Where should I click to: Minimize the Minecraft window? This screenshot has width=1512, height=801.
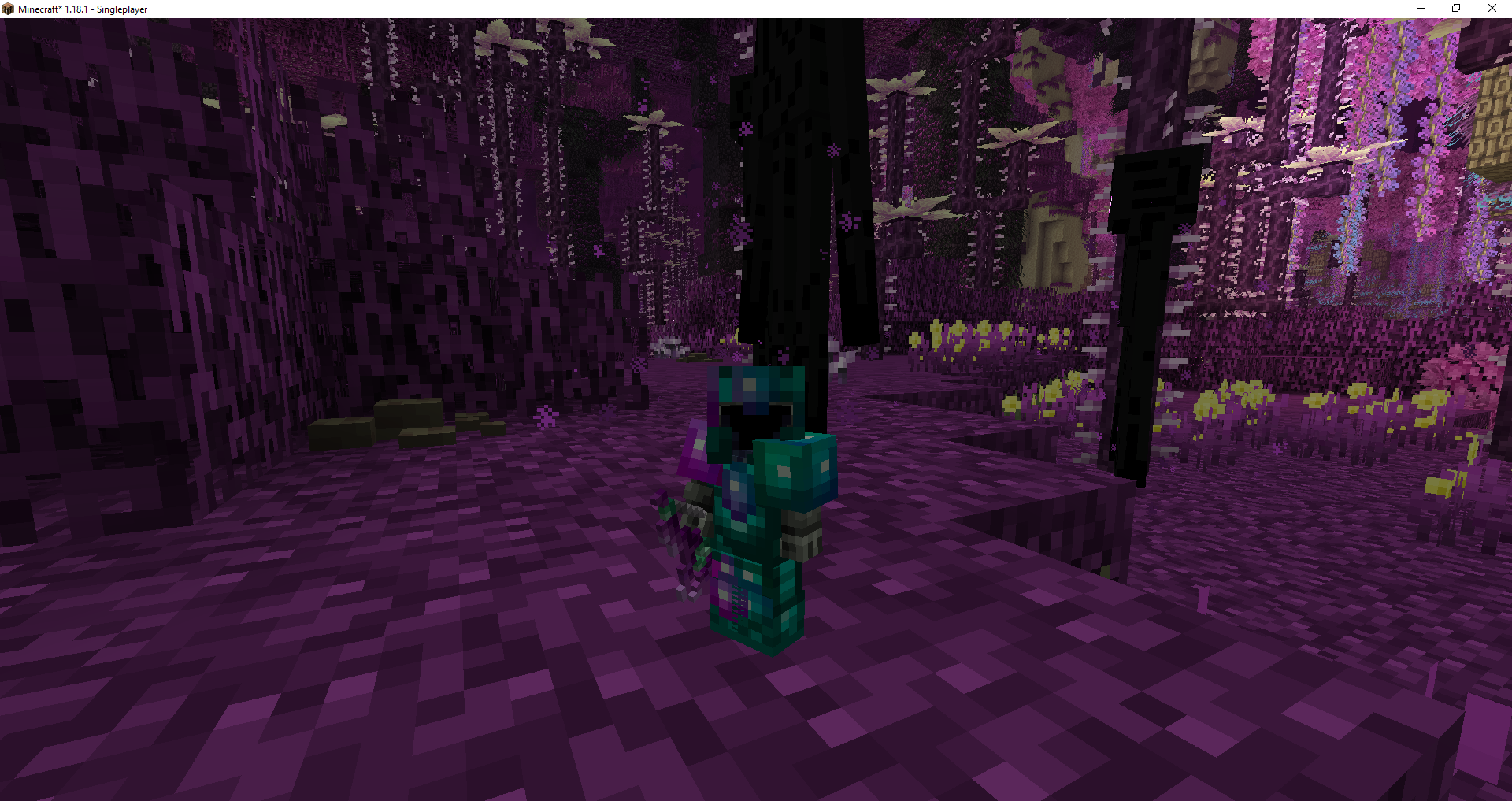click(1420, 9)
